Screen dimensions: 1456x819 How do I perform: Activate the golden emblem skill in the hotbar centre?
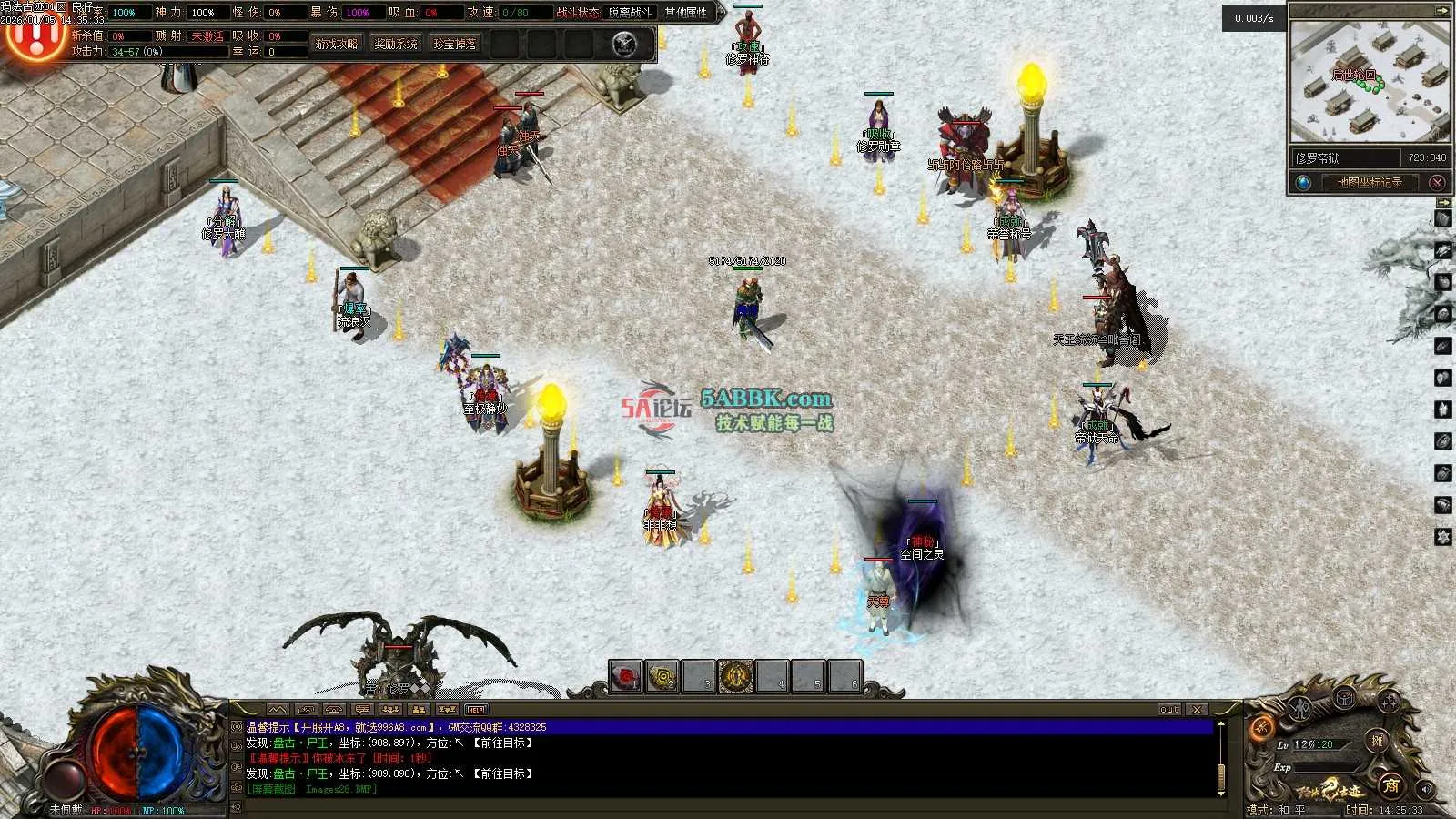tap(735, 677)
